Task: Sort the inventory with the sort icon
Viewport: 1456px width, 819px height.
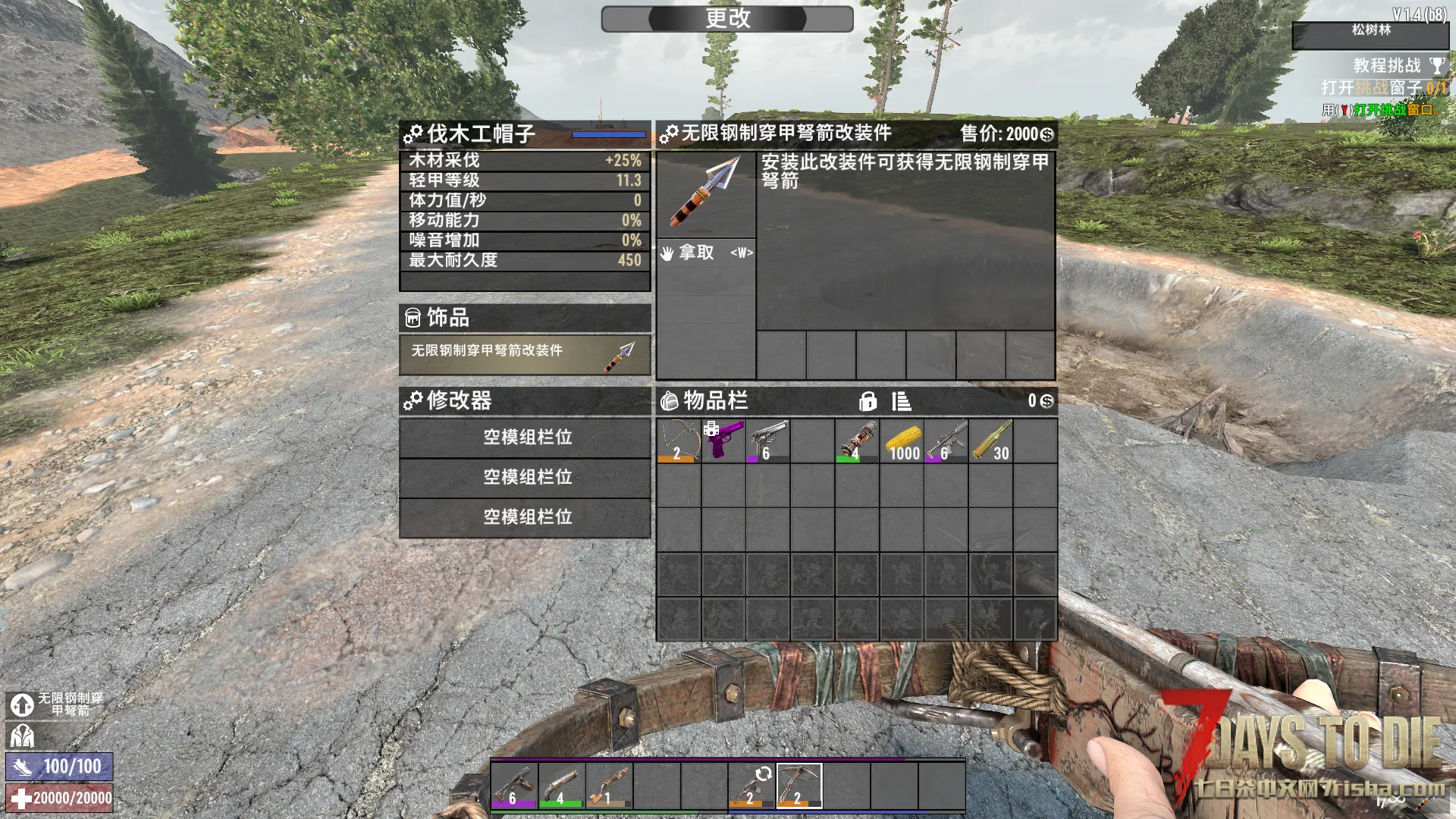Action: tap(901, 401)
